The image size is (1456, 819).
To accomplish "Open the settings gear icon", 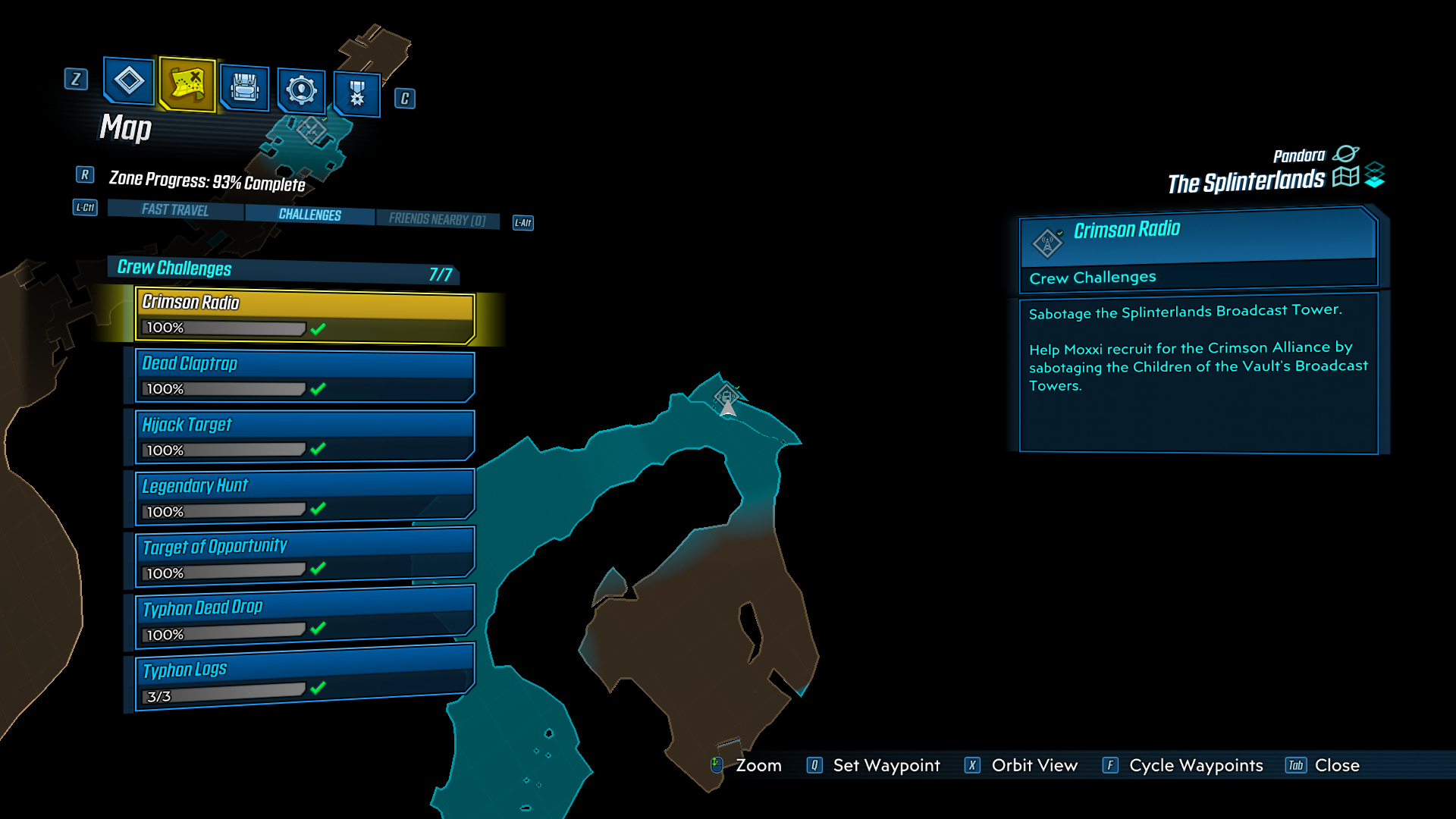I will [301, 89].
